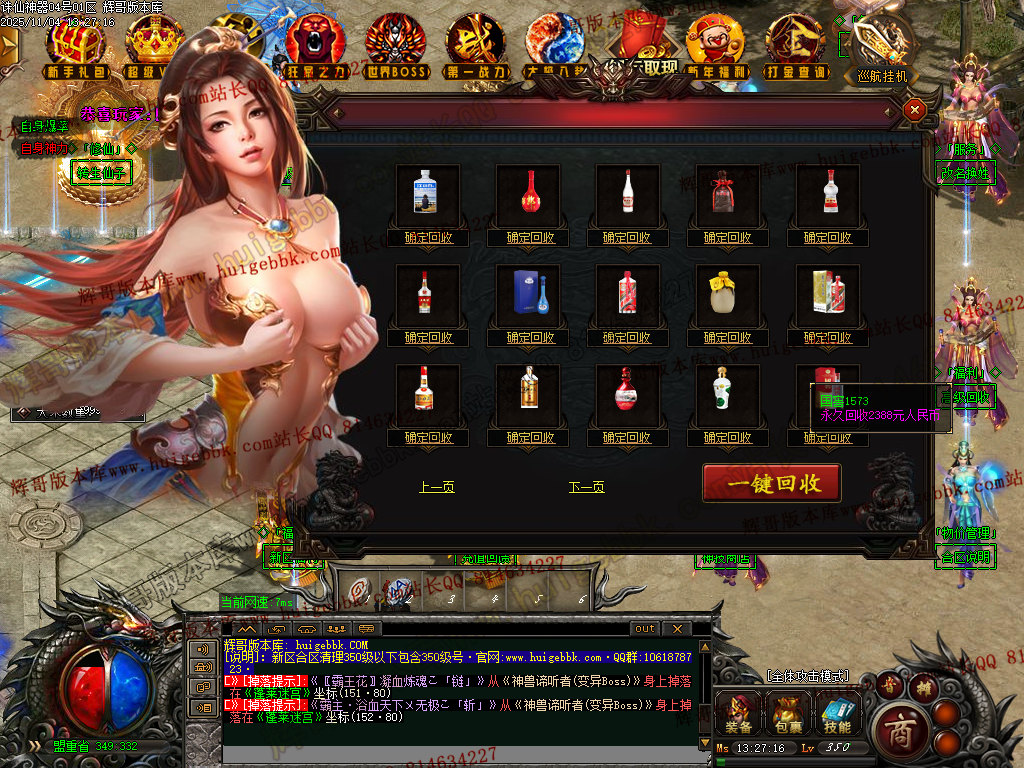Open the 打金查询 gold query icon

[x=795, y=45]
